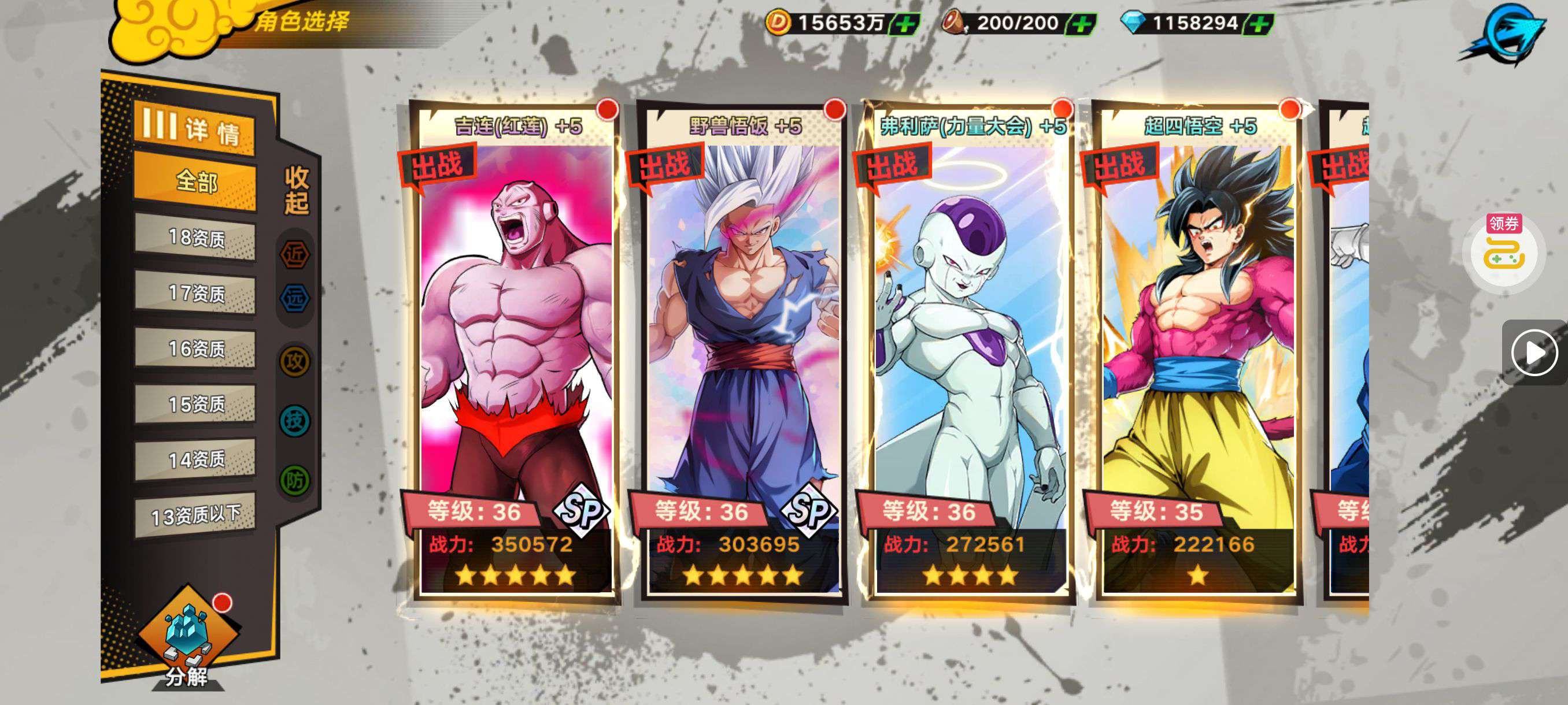This screenshot has height=705, width=1568.
Task: Select the 全部 filter tab
Action: 195,181
